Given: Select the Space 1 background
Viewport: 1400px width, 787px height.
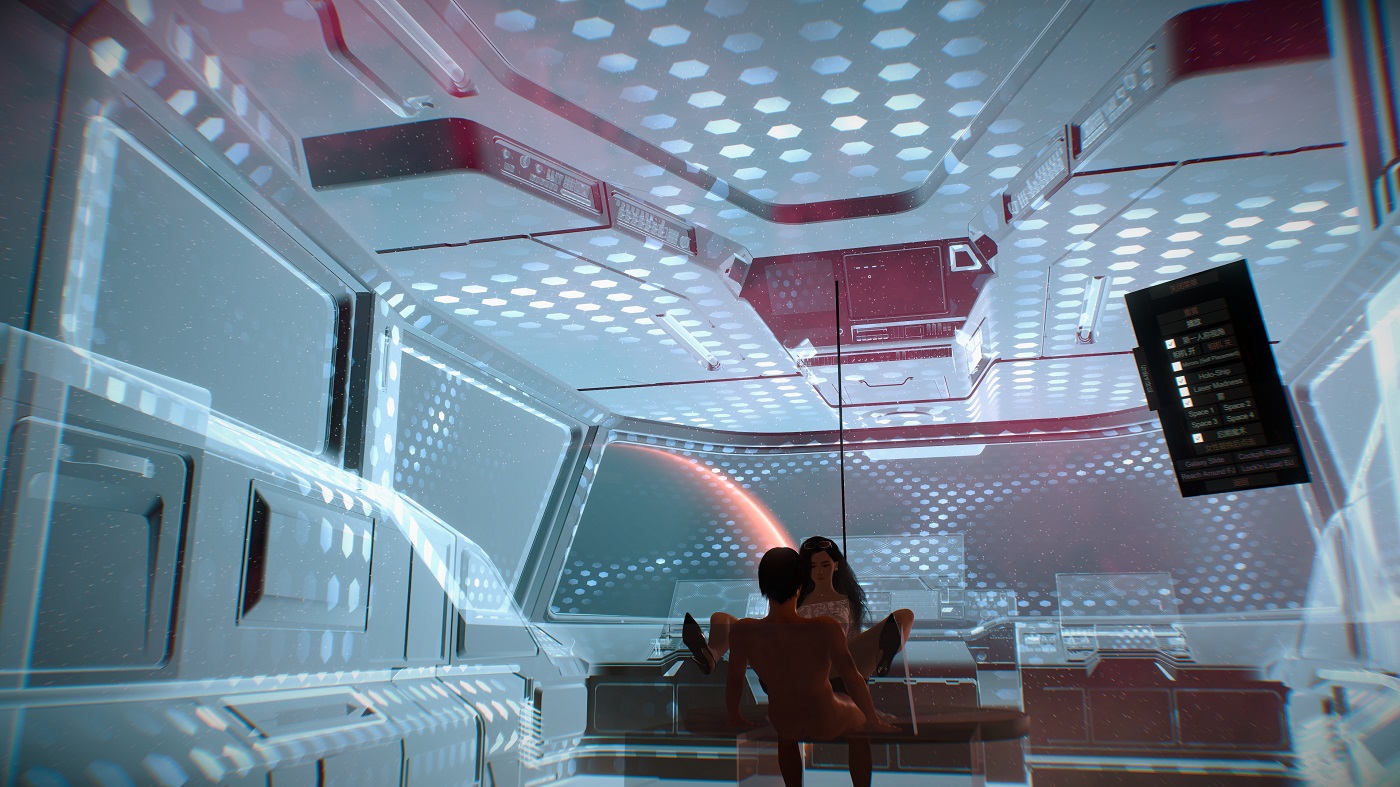Looking at the screenshot, I should click(1200, 412).
